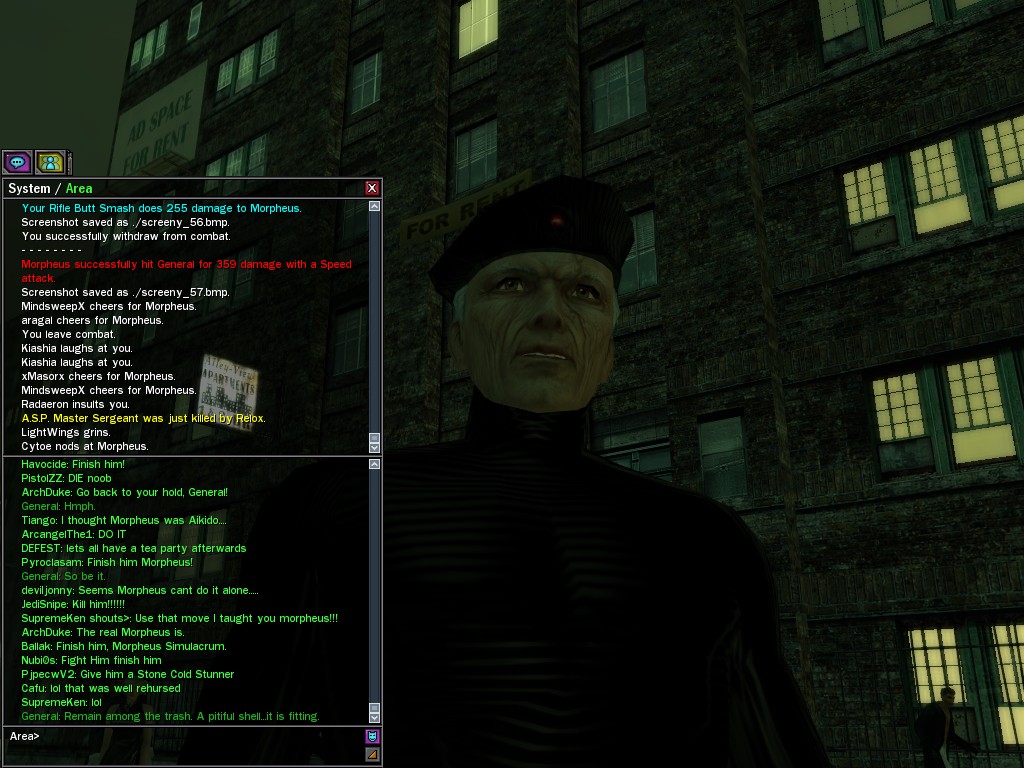The image size is (1024, 768).
Task: Close the System / Area chat window
Action: click(372, 188)
